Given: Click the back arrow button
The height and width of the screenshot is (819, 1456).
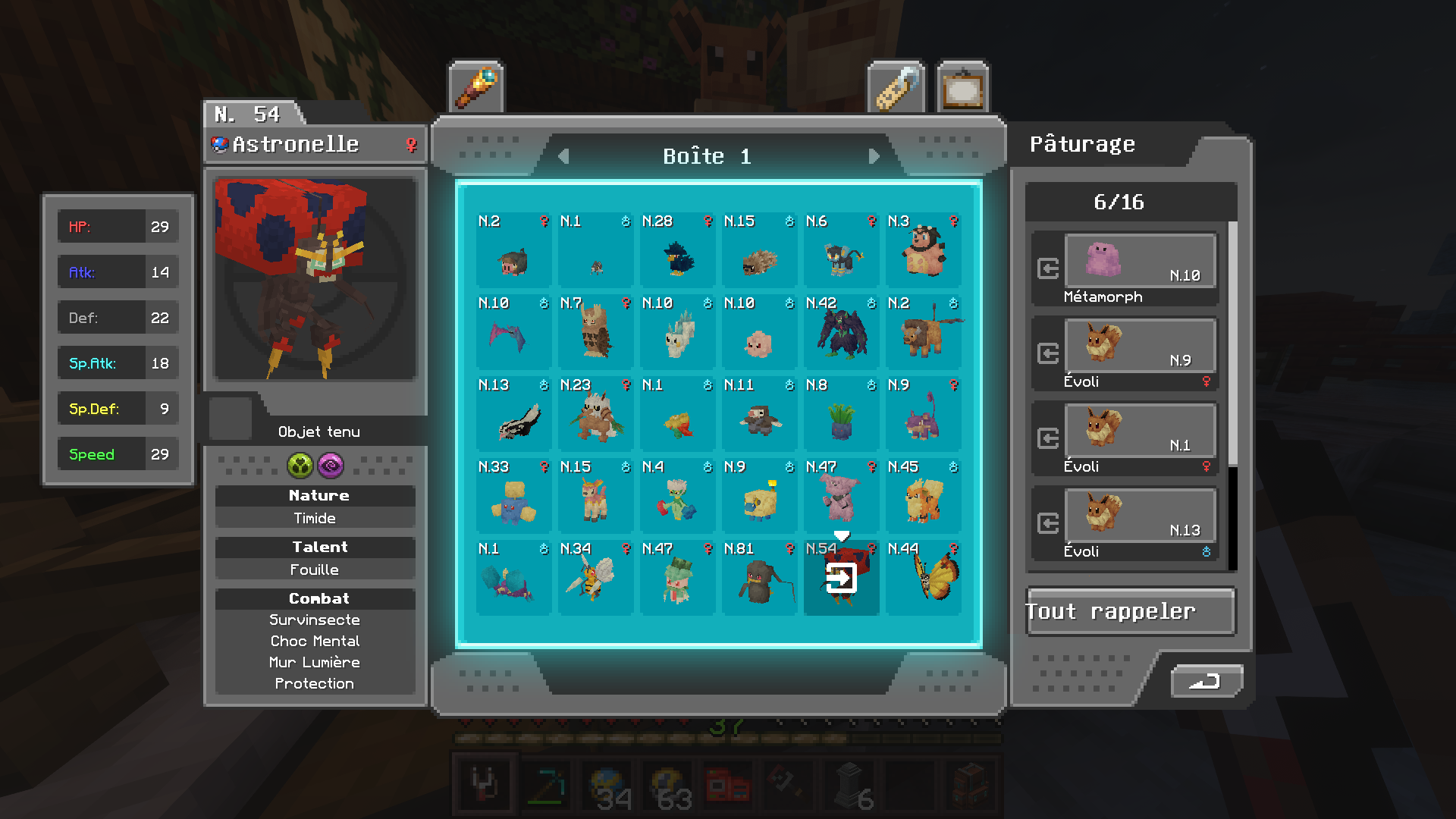Looking at the screenshot, I should [1206, 681].
